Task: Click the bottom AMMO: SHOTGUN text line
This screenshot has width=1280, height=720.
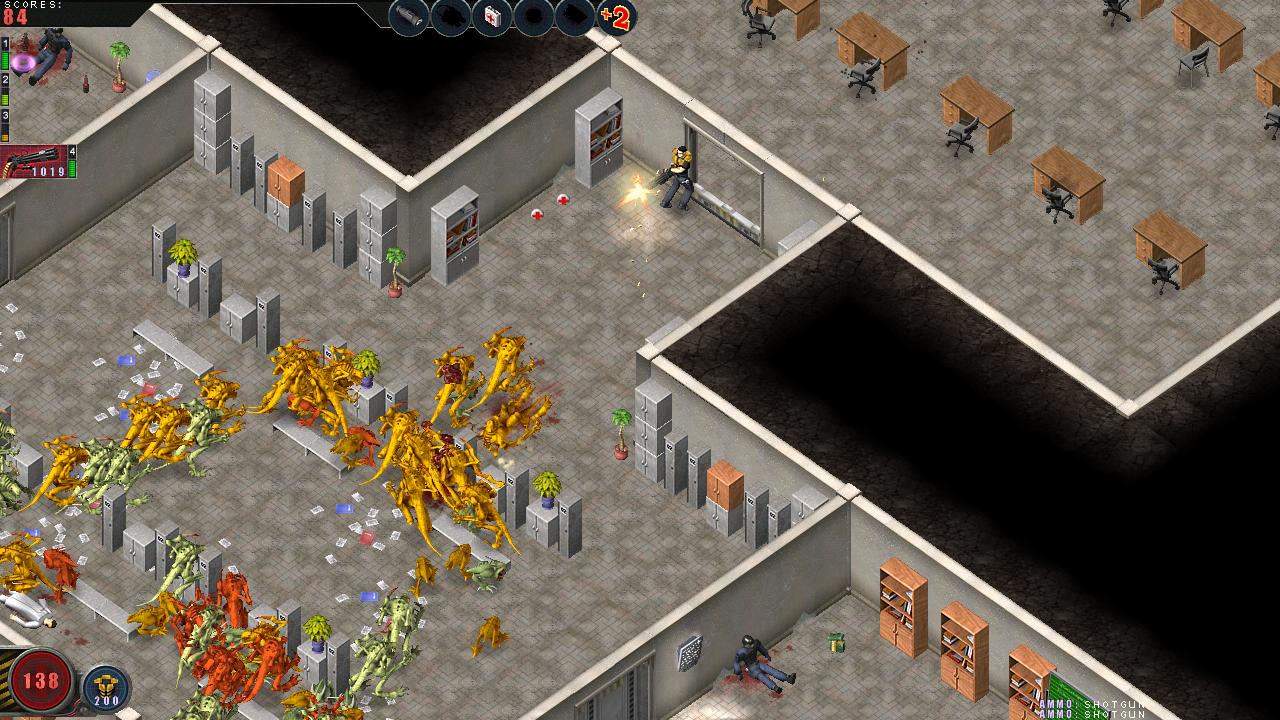Action: (1090, 714)
